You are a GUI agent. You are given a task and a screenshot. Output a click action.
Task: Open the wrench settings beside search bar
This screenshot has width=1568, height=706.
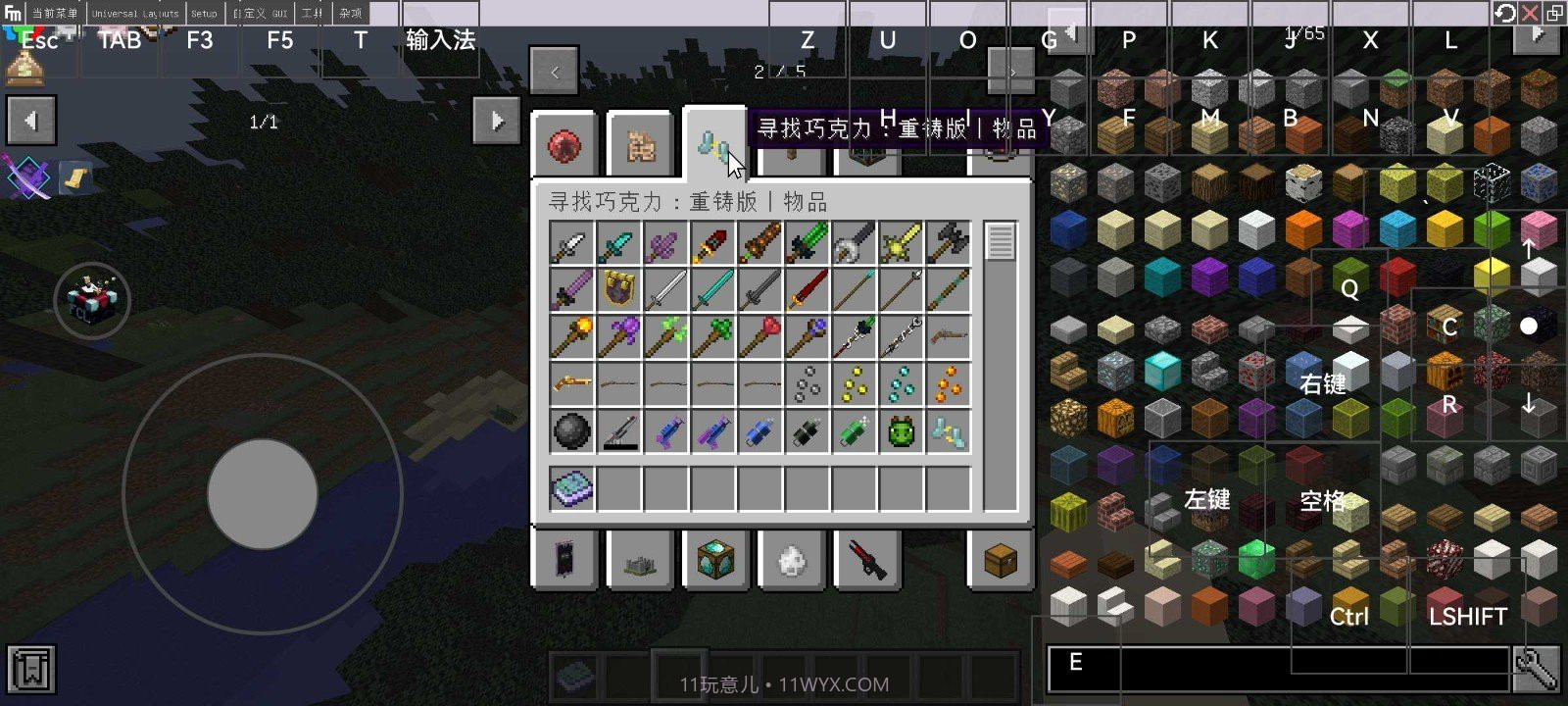[1536, 670]
